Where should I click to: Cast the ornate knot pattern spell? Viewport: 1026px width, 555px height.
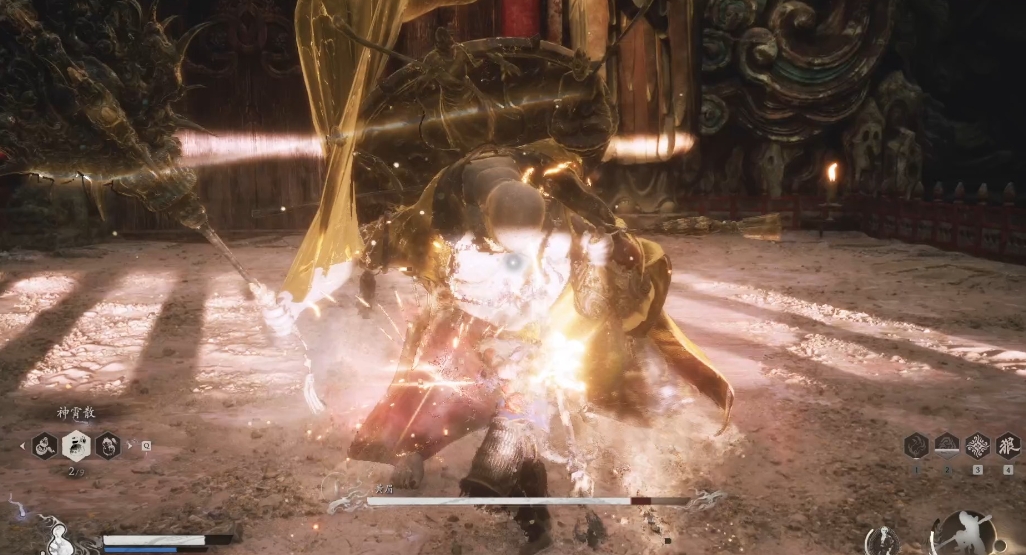tap(977, 445)
